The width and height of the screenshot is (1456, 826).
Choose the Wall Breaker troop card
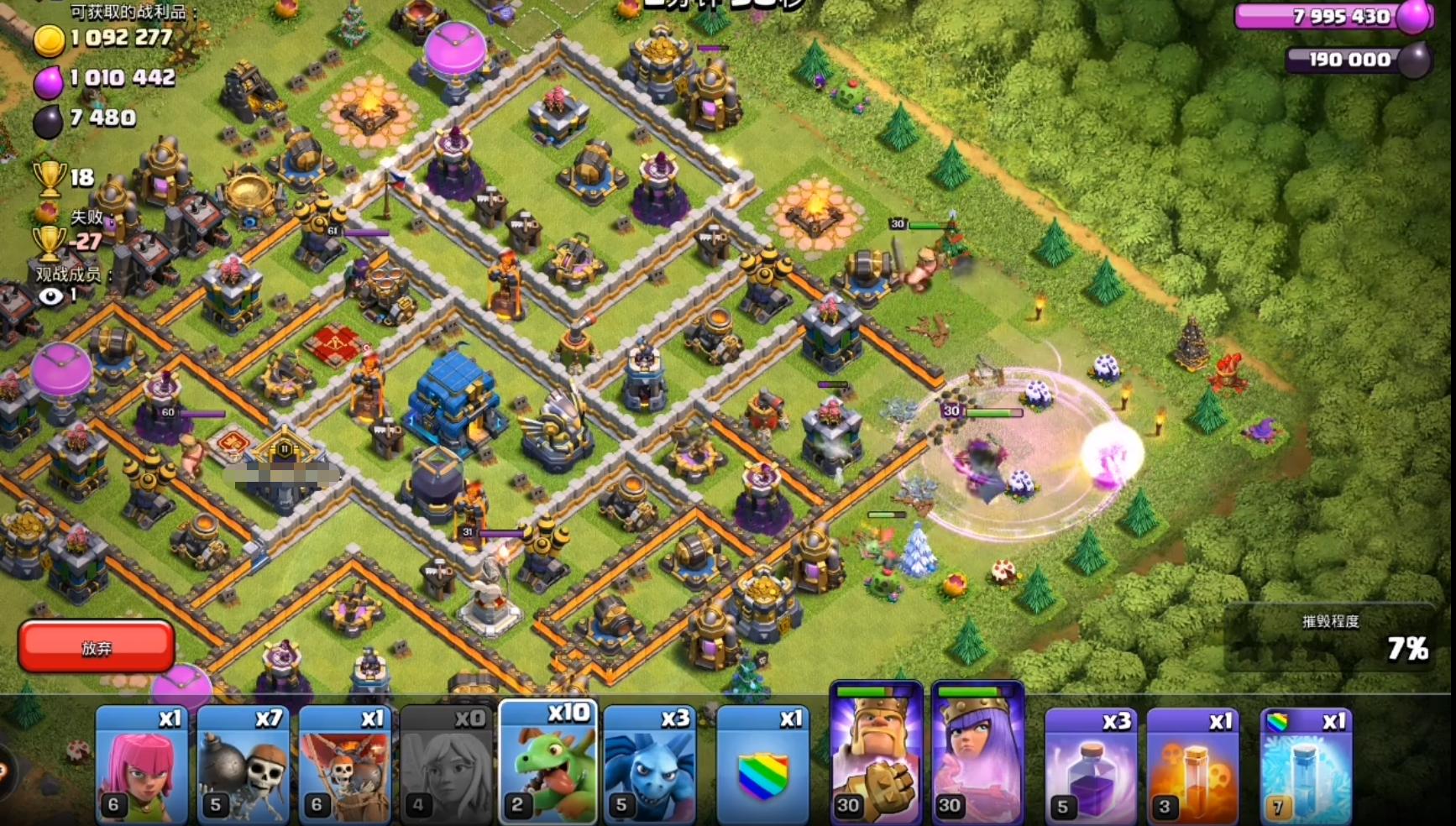(244, 766)
